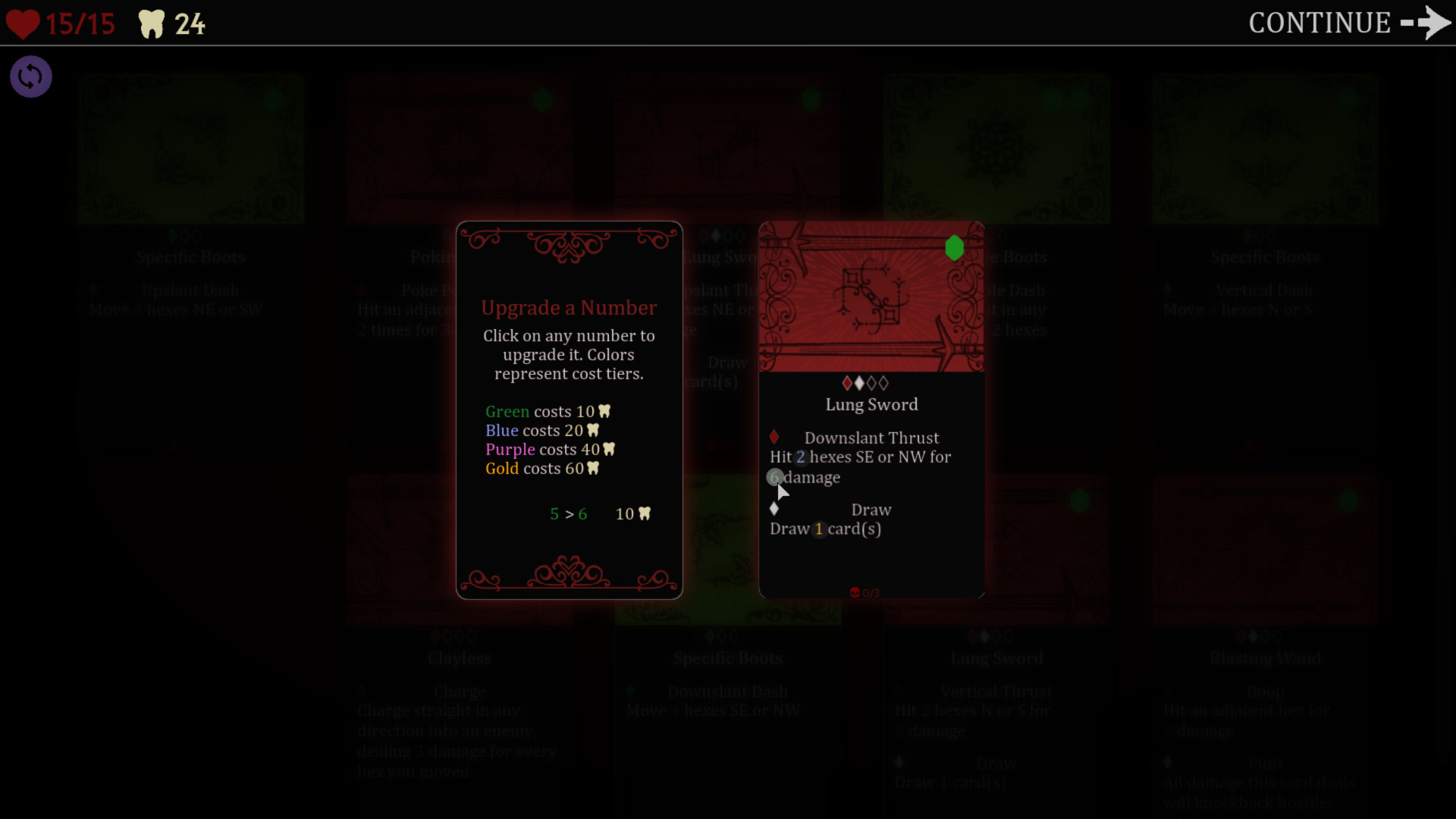Click the 10 tooth upgrade cost

[633, 514]
